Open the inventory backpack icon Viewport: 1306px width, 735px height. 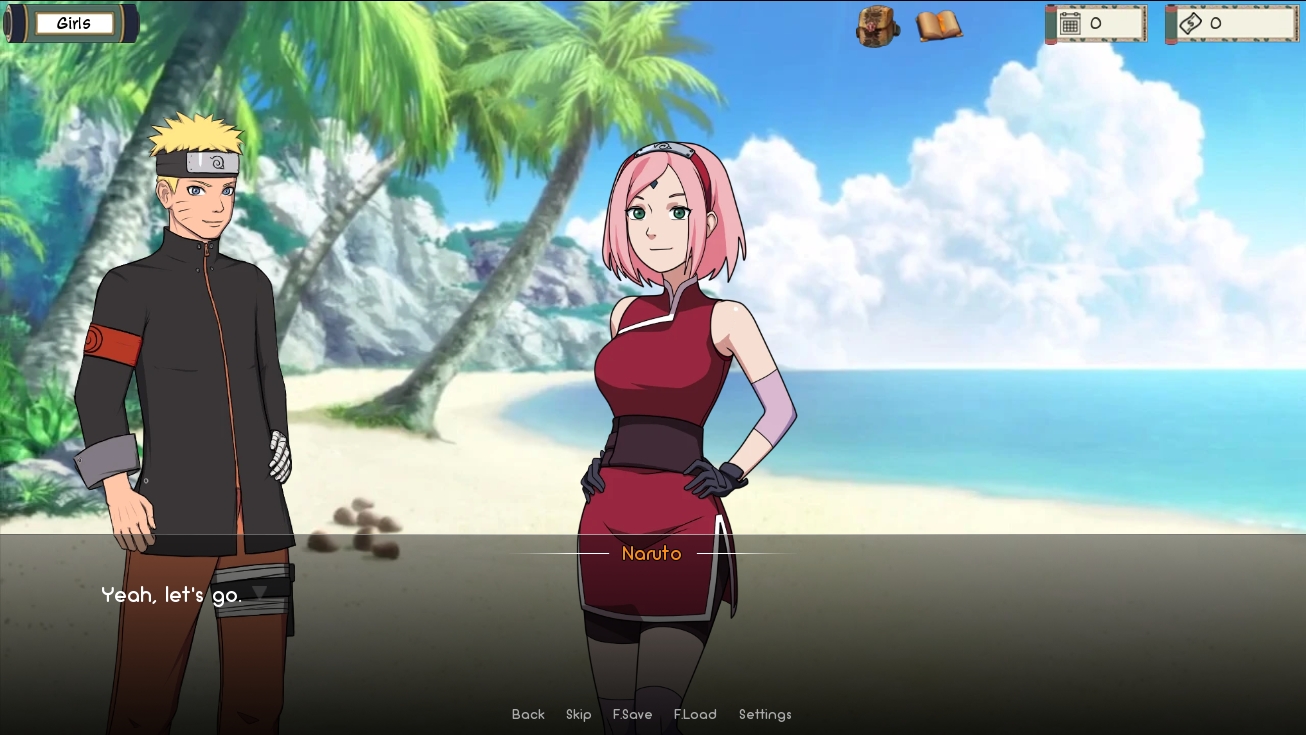[876, 29]
